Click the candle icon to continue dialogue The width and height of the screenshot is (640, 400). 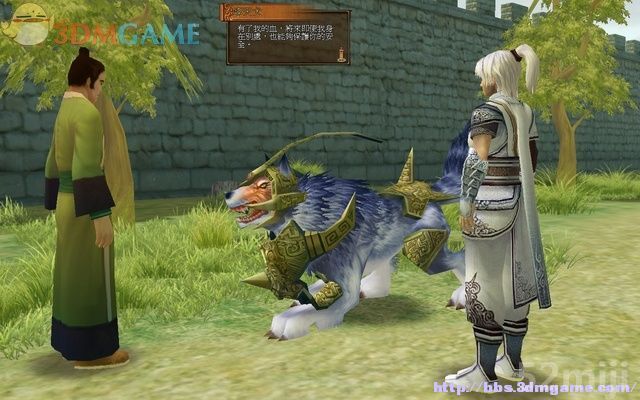(341, 53)
